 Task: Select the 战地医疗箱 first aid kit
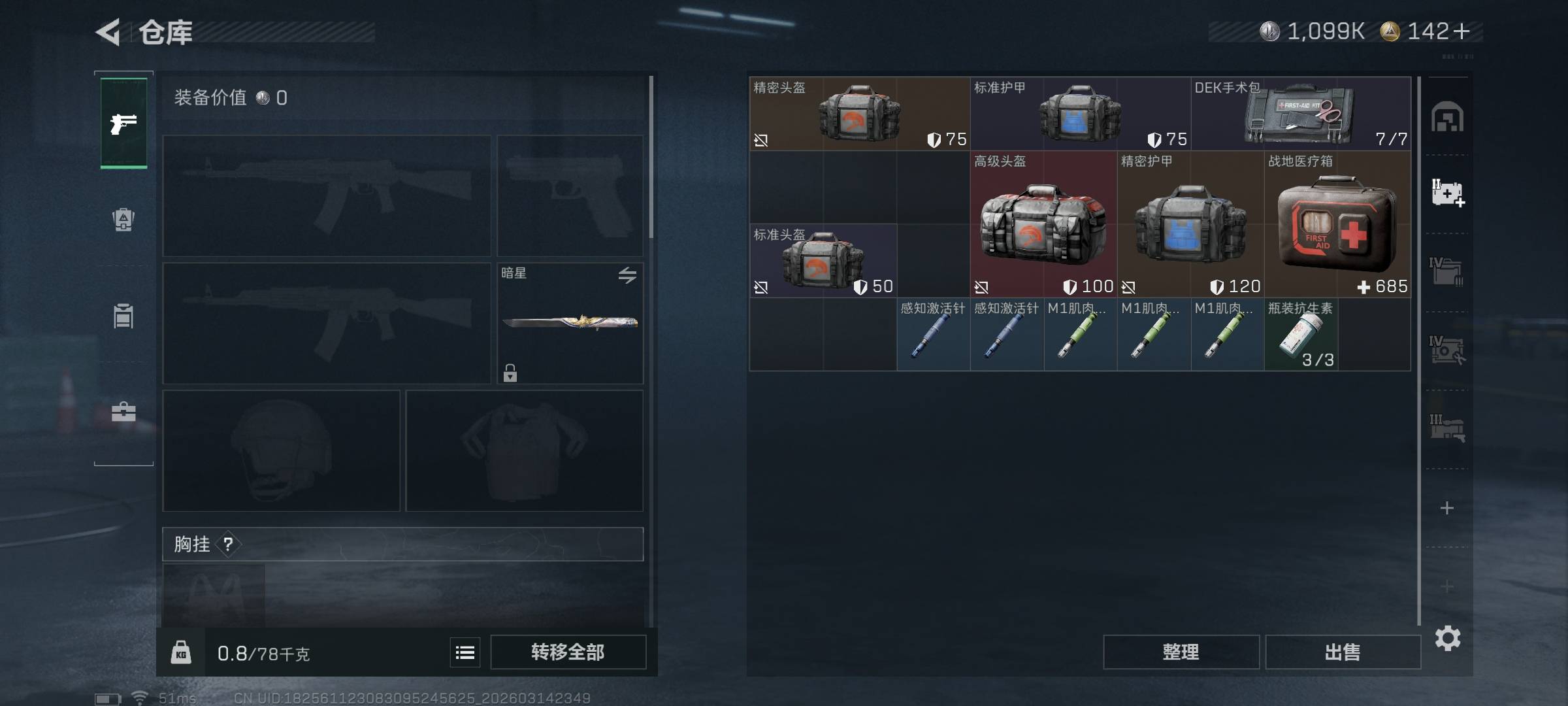tap(1337, 224)
